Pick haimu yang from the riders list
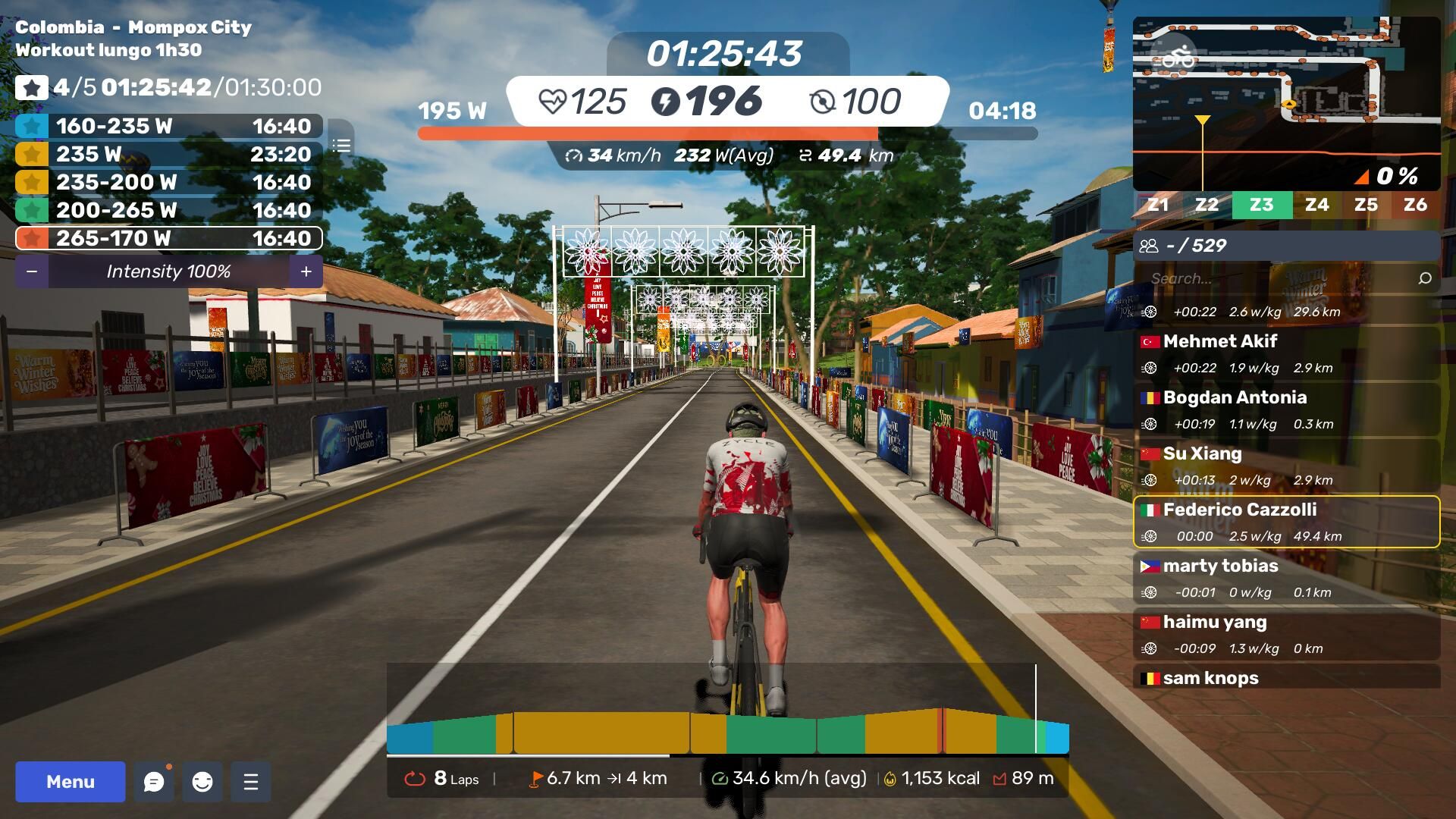The width and height of the screenshot is (1456, 819). click(1286, 634)
